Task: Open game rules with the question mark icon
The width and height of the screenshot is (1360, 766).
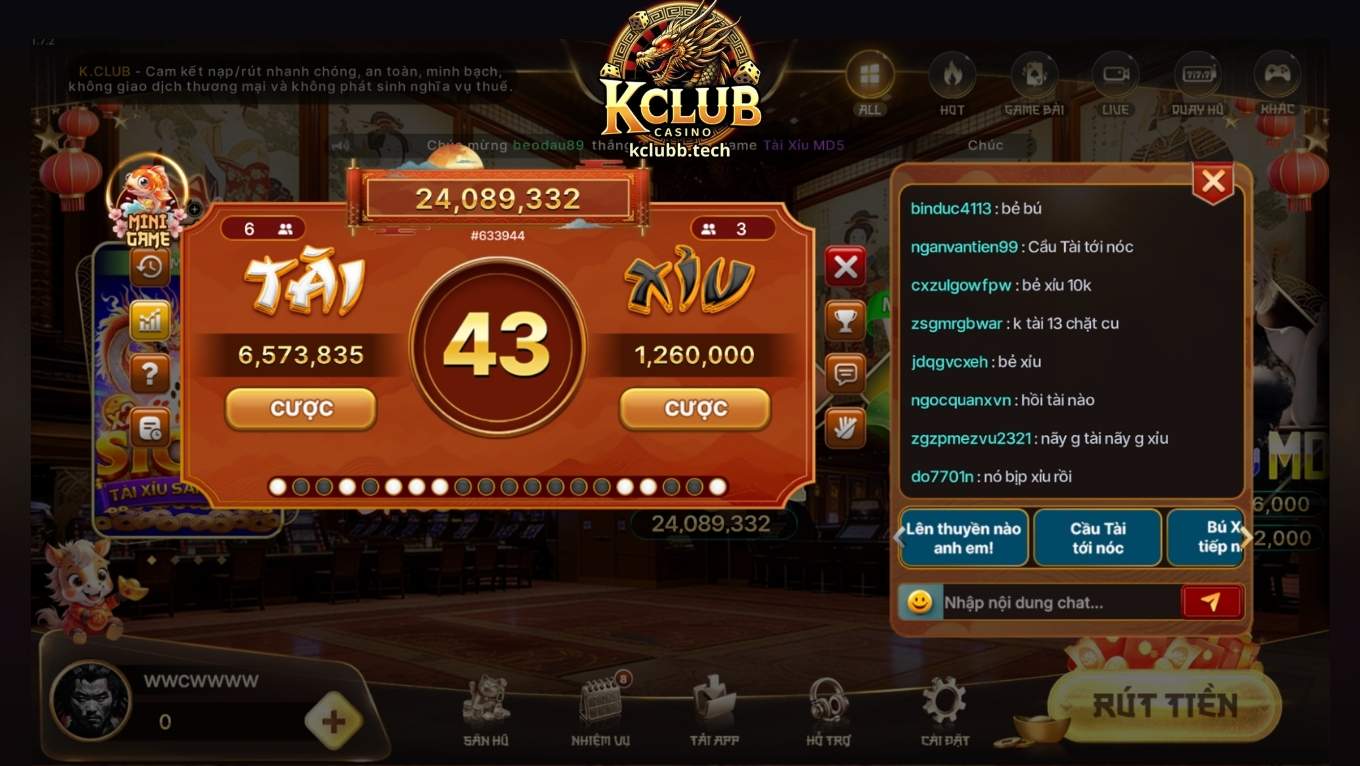Action: pos(148,374)
